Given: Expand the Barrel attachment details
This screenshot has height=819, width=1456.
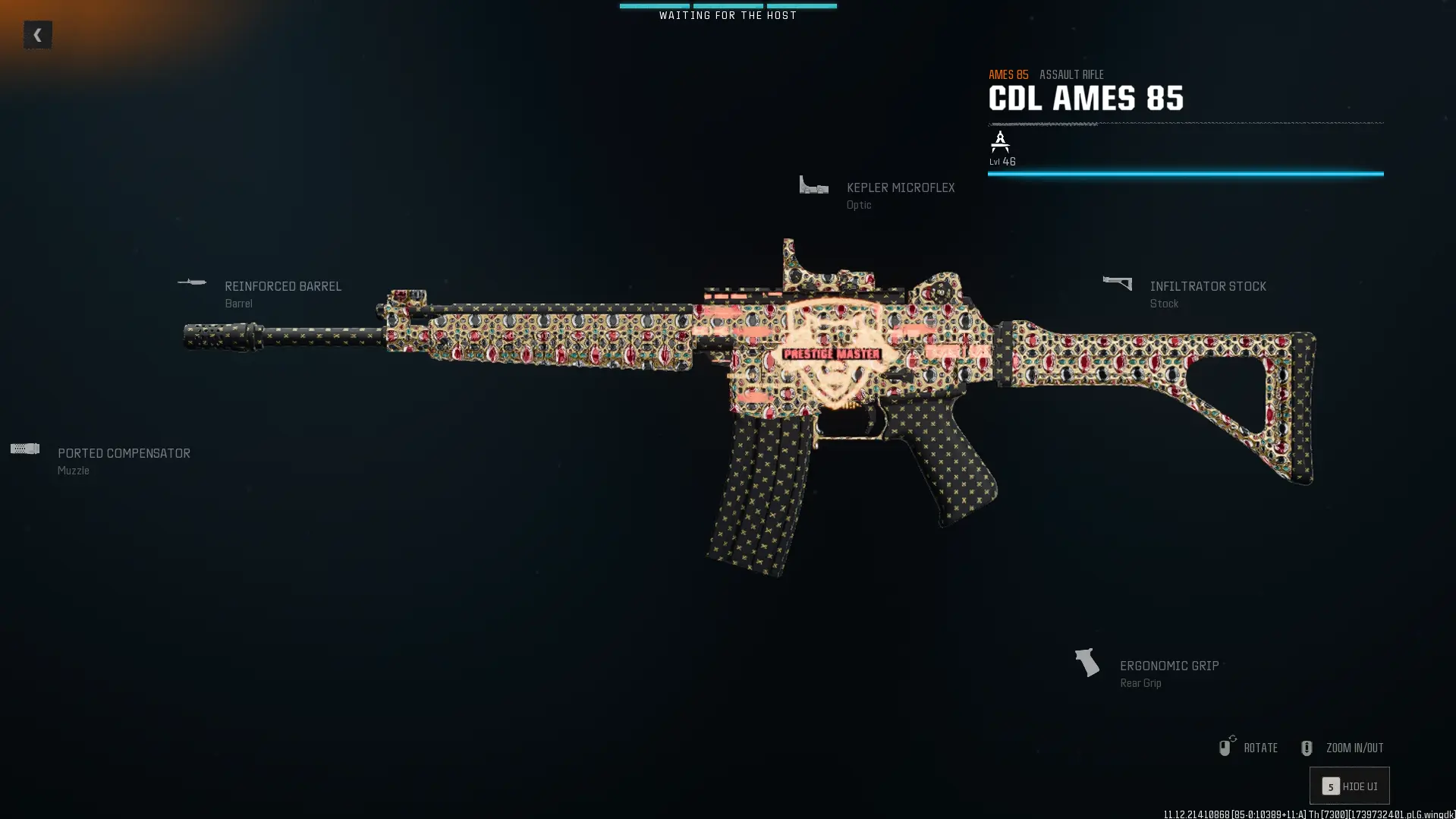Looking at the screenshot, I should pyautogui.click(x=238, y=303).
